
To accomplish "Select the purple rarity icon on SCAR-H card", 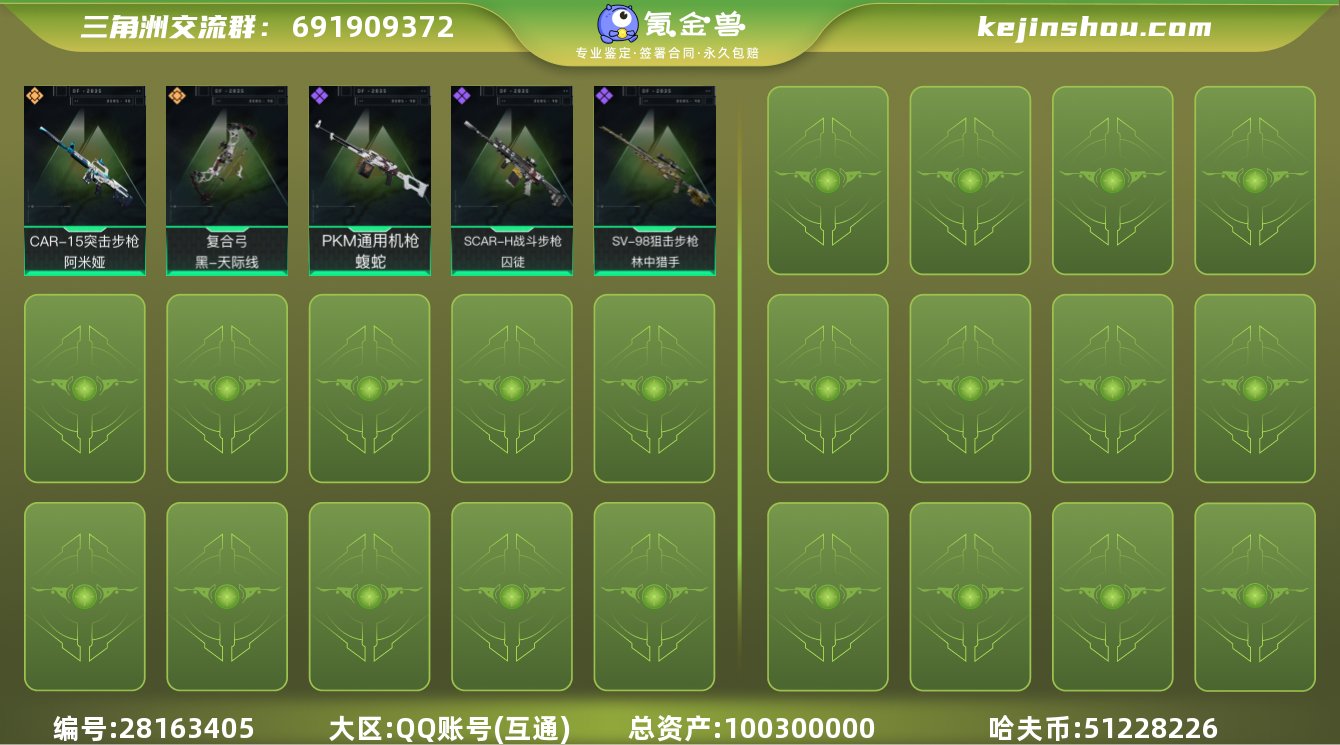I will [x=460, y=96].
